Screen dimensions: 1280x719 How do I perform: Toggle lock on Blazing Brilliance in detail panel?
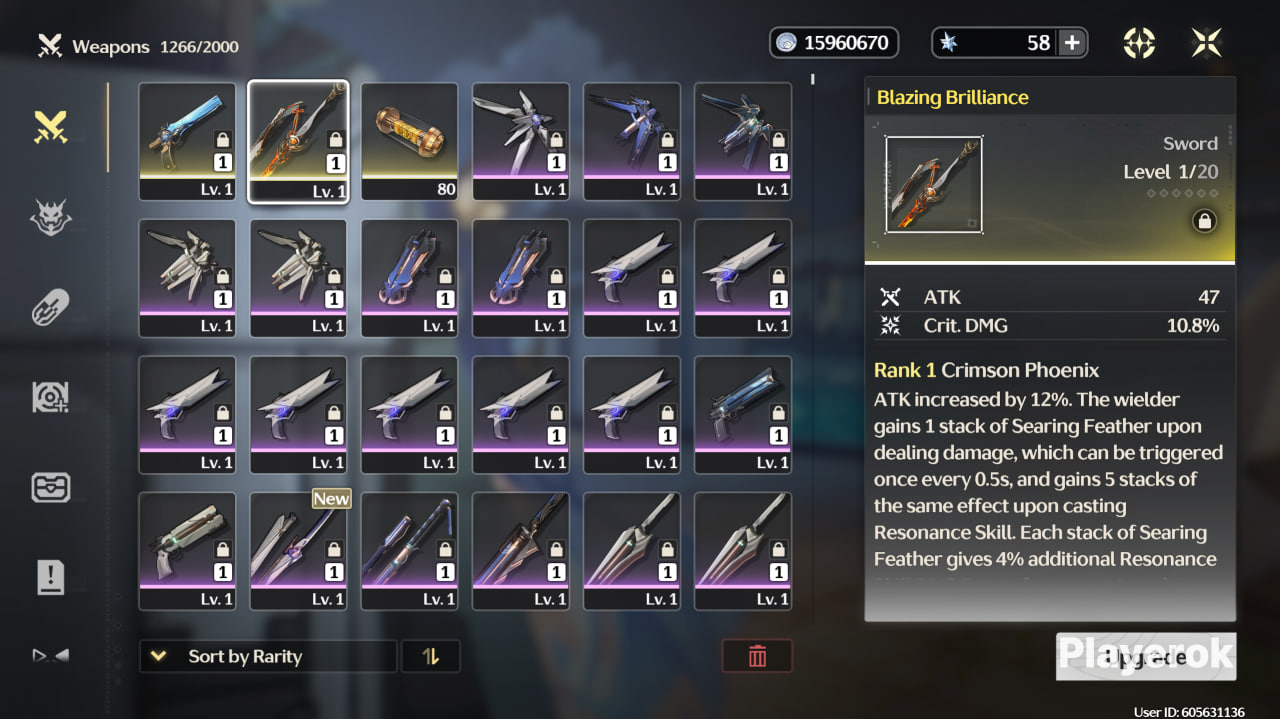point(1204,222)
